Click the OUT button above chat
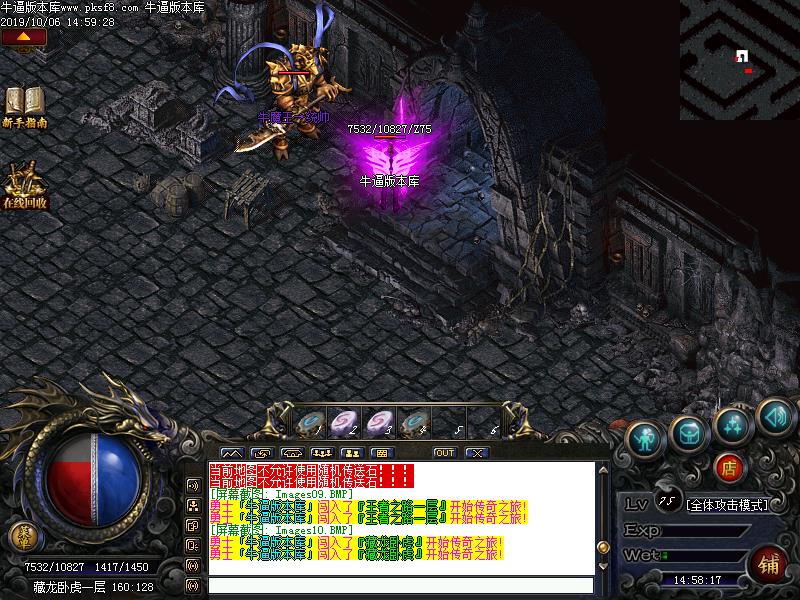This screenshot has width=800, height=600. pyautogui.click(x=444, y=453)
